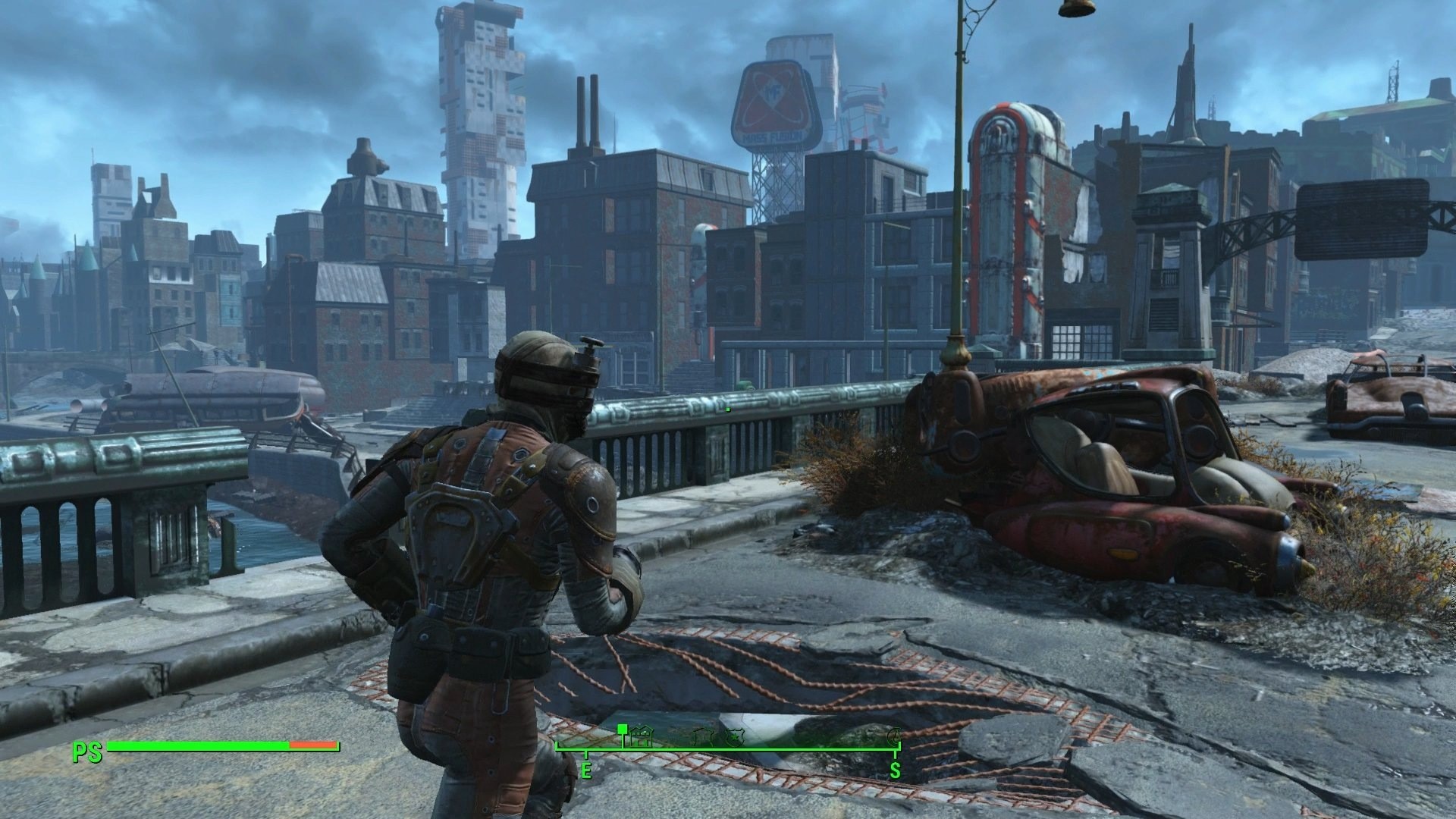Click the green PS status bar
The width and height of the screenshot is (1456, 819).
pyautogui.click(x=197, y=746)
